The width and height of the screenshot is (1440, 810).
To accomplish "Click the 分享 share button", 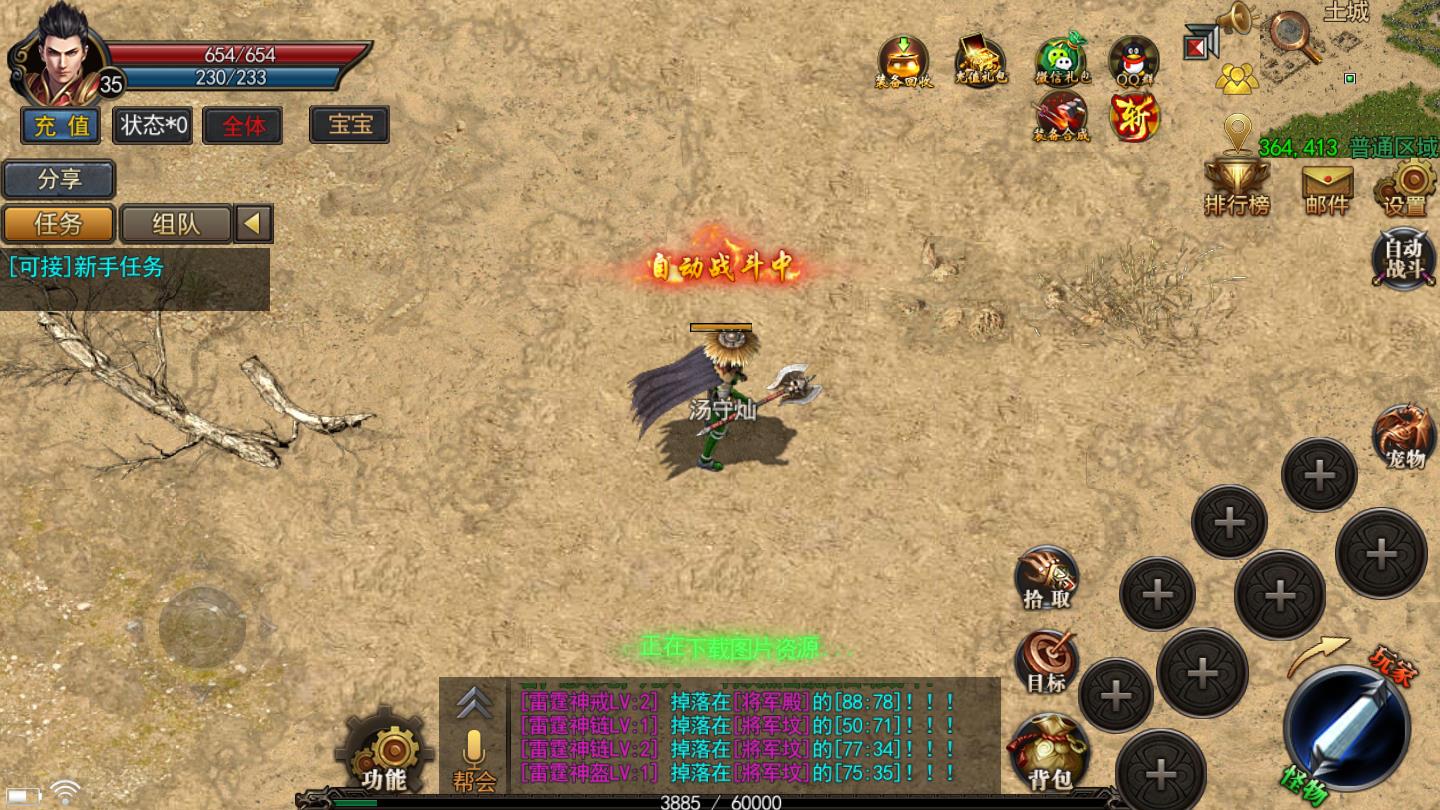I will [x=59, y=180].
